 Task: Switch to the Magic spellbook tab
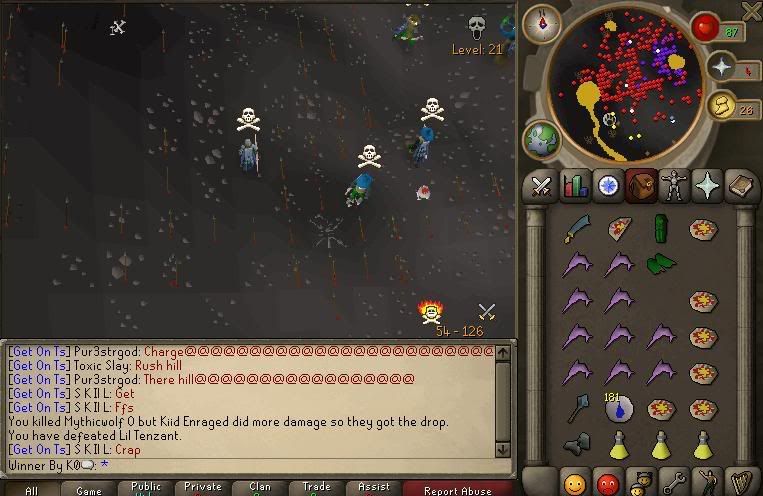(742, 185)
